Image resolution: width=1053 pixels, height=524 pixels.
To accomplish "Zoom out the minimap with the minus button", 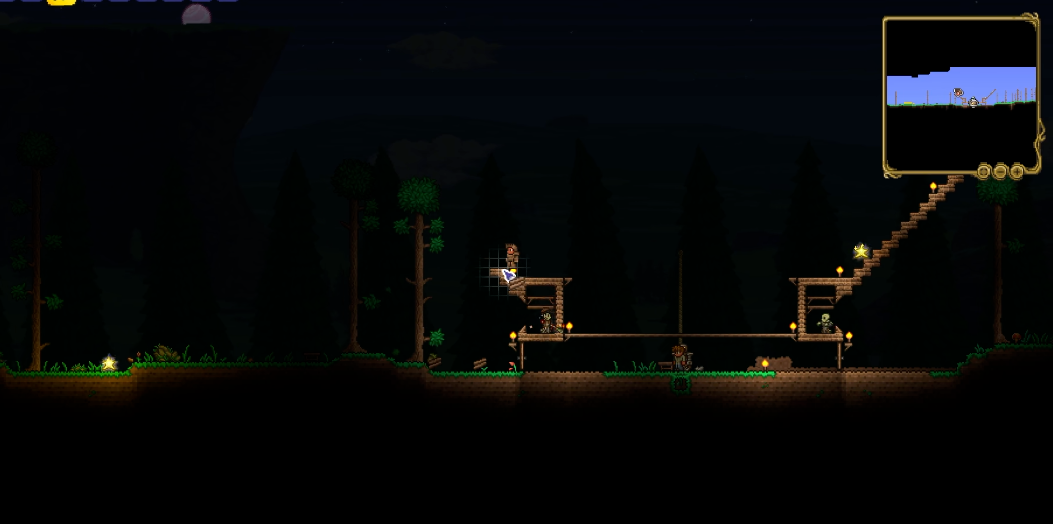I will click(x=1000, y=172).
